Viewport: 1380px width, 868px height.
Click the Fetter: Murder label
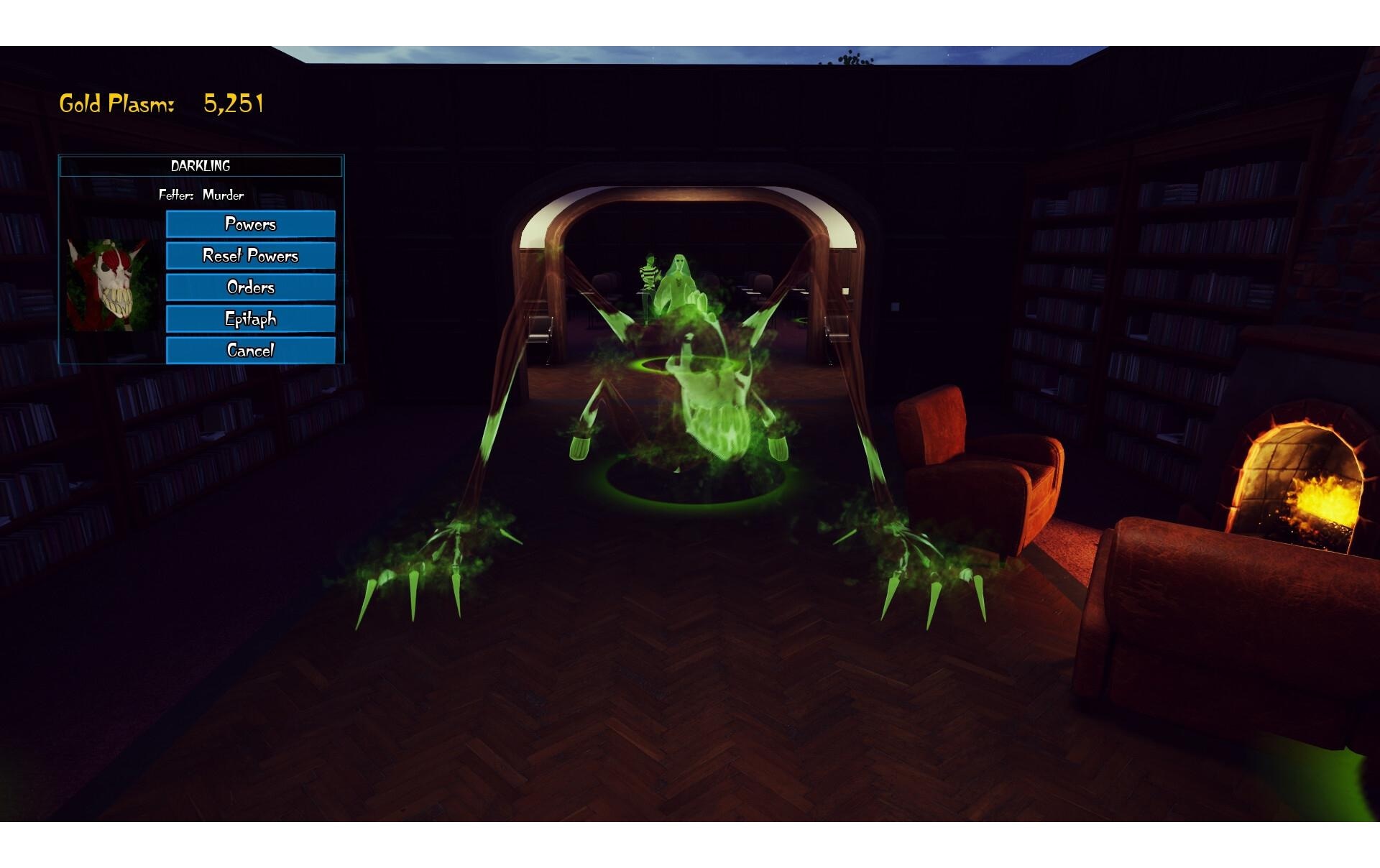click(x=200, y=195)
